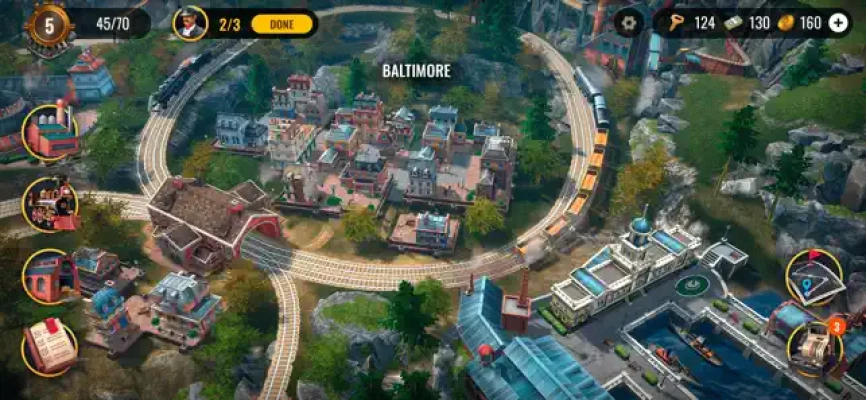
Task: Open the map with location pin
Action: pyautogui.click(x=813, y=276)
